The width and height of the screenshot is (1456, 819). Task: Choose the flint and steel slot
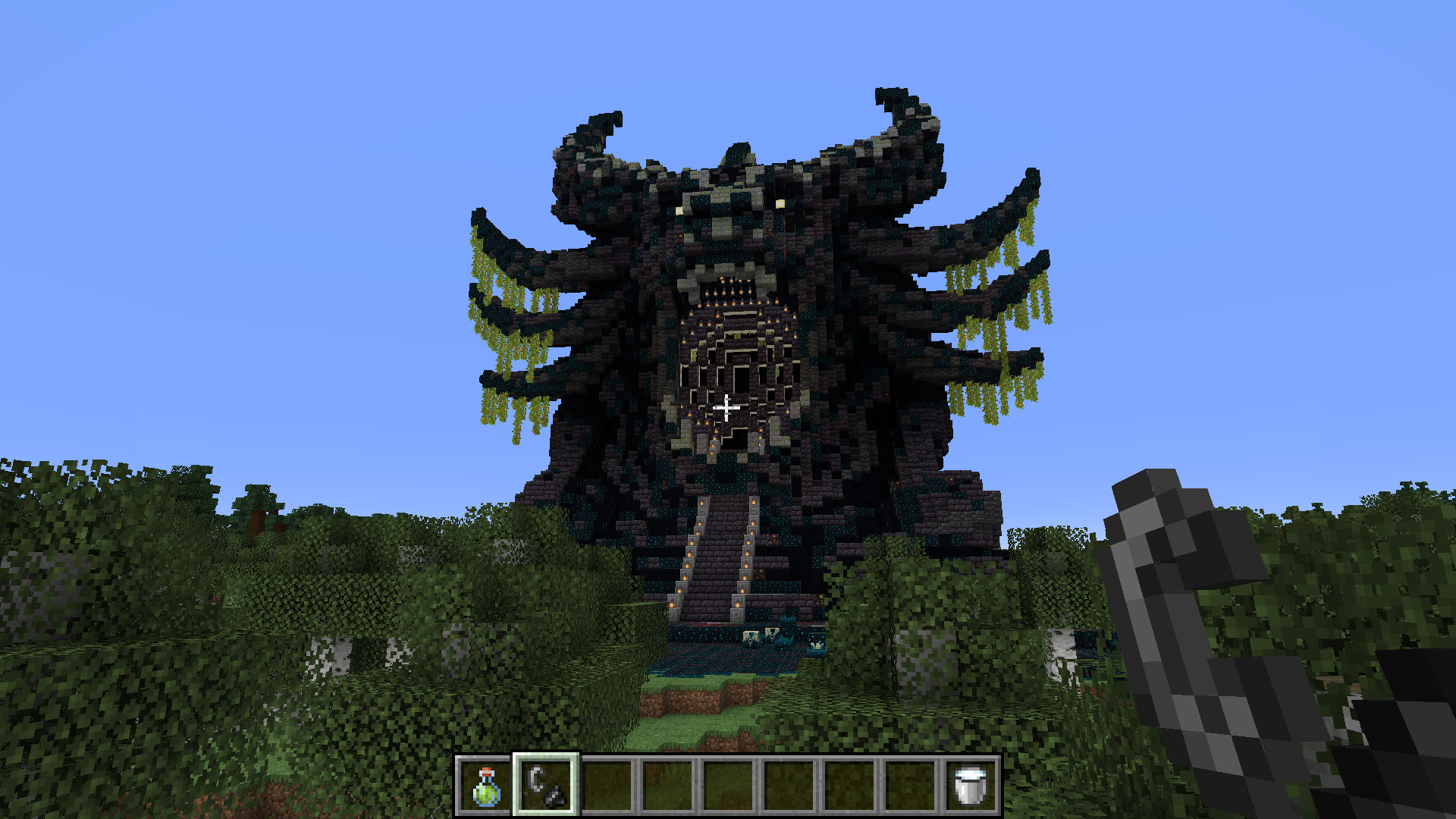coord(546,786)
